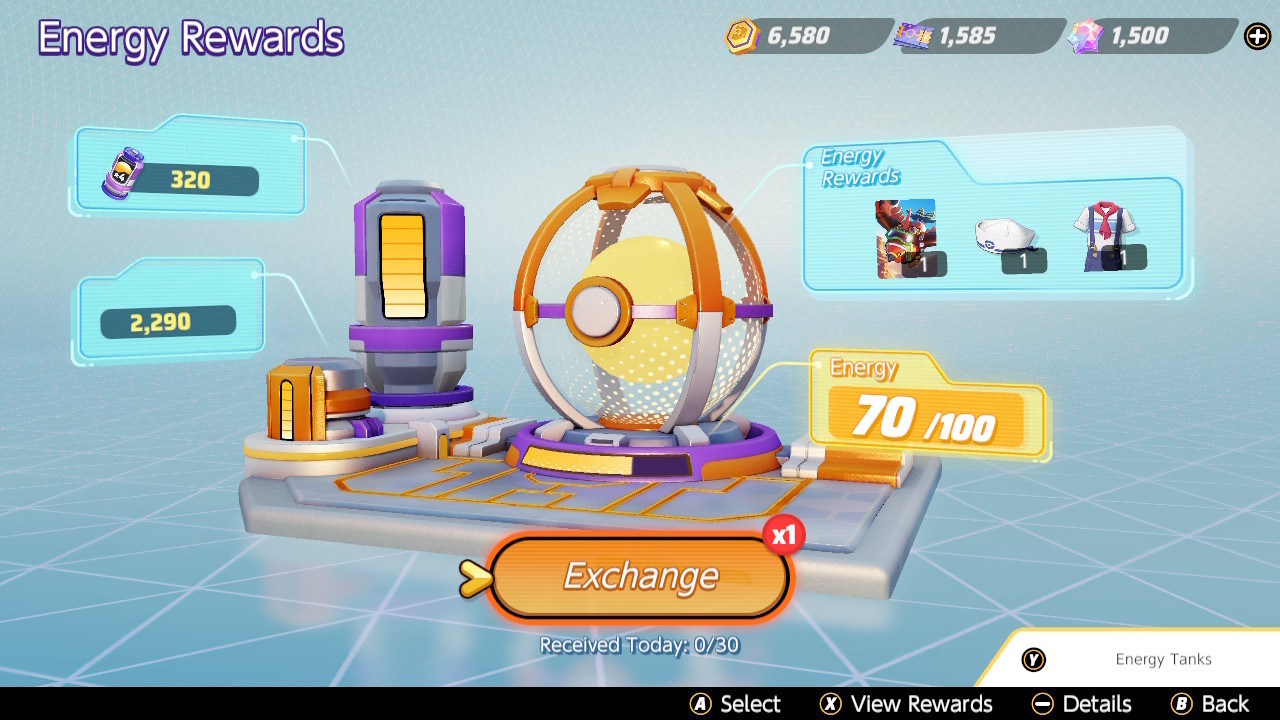
Task: Click the orange Exchange button
Action: pos(640,577)
